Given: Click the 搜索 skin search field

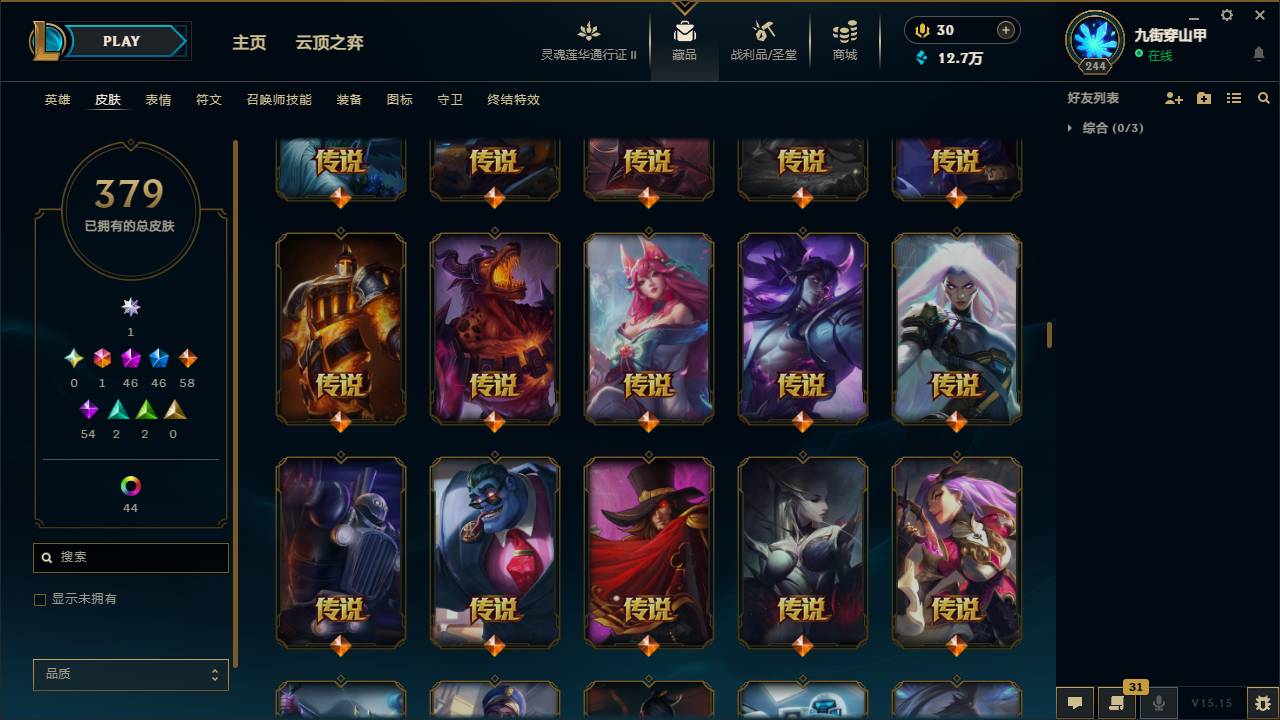Looking at the screenshot, I should coord(130,557).
